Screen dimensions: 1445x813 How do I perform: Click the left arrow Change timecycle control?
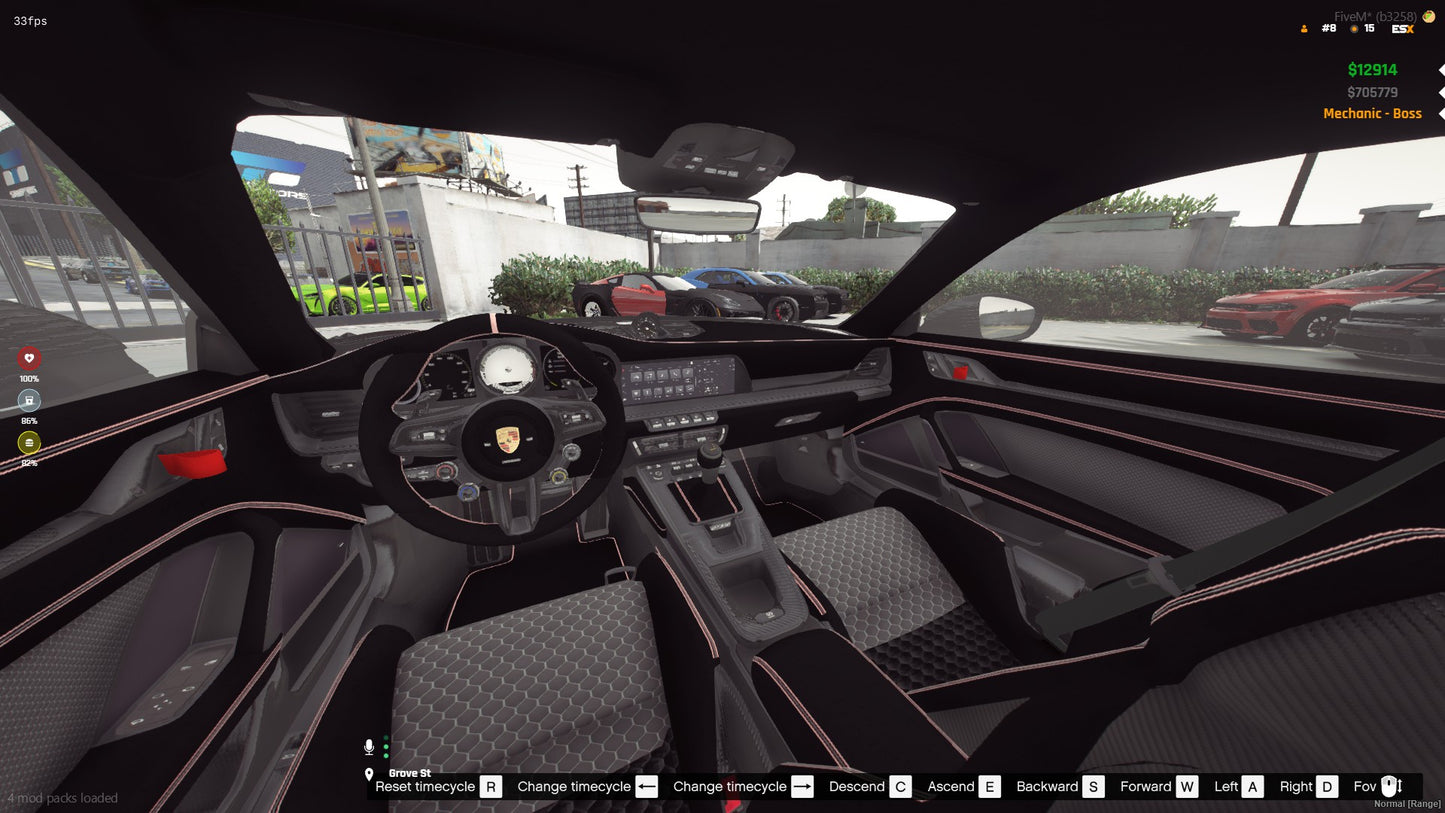646,786
